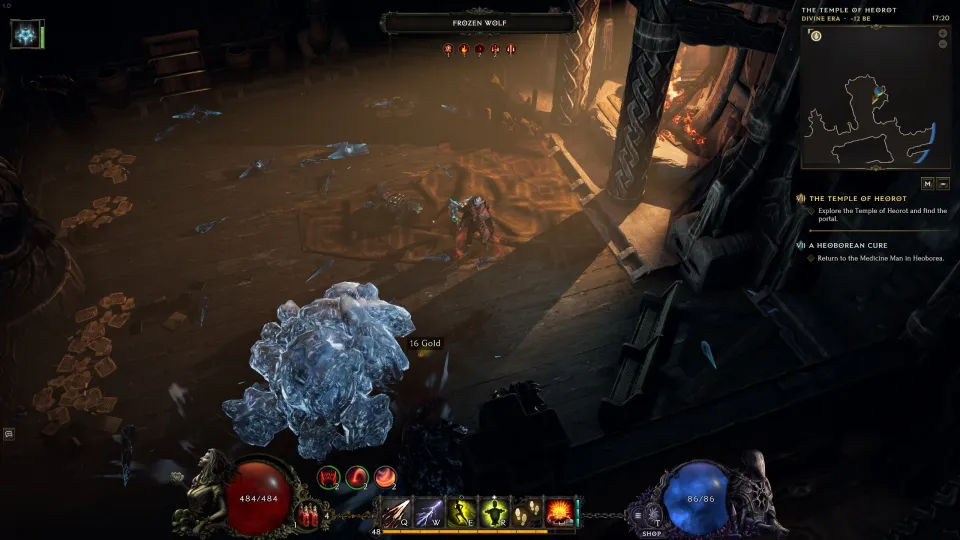
Task: Click the minimap's round corner icon
Action: coord(816,37)
